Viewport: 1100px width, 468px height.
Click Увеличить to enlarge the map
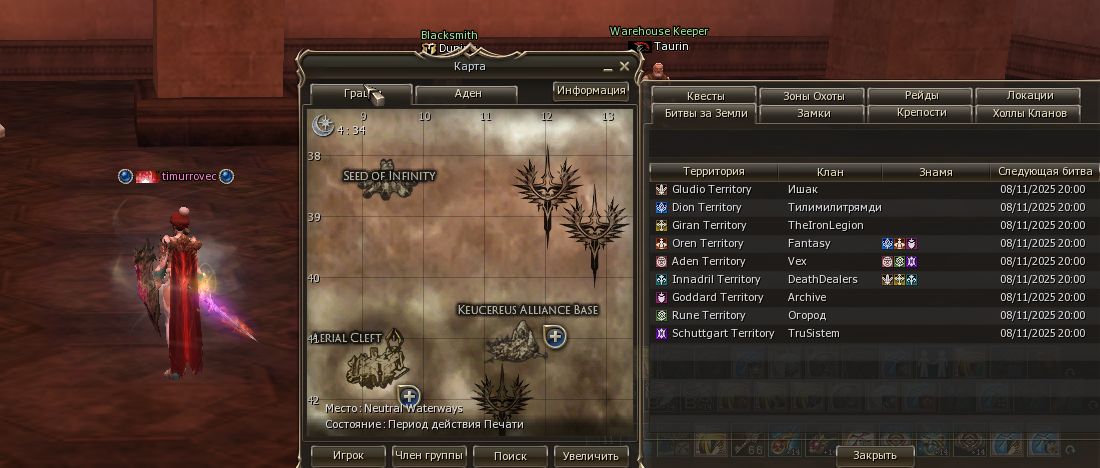[x=591, y=456]
